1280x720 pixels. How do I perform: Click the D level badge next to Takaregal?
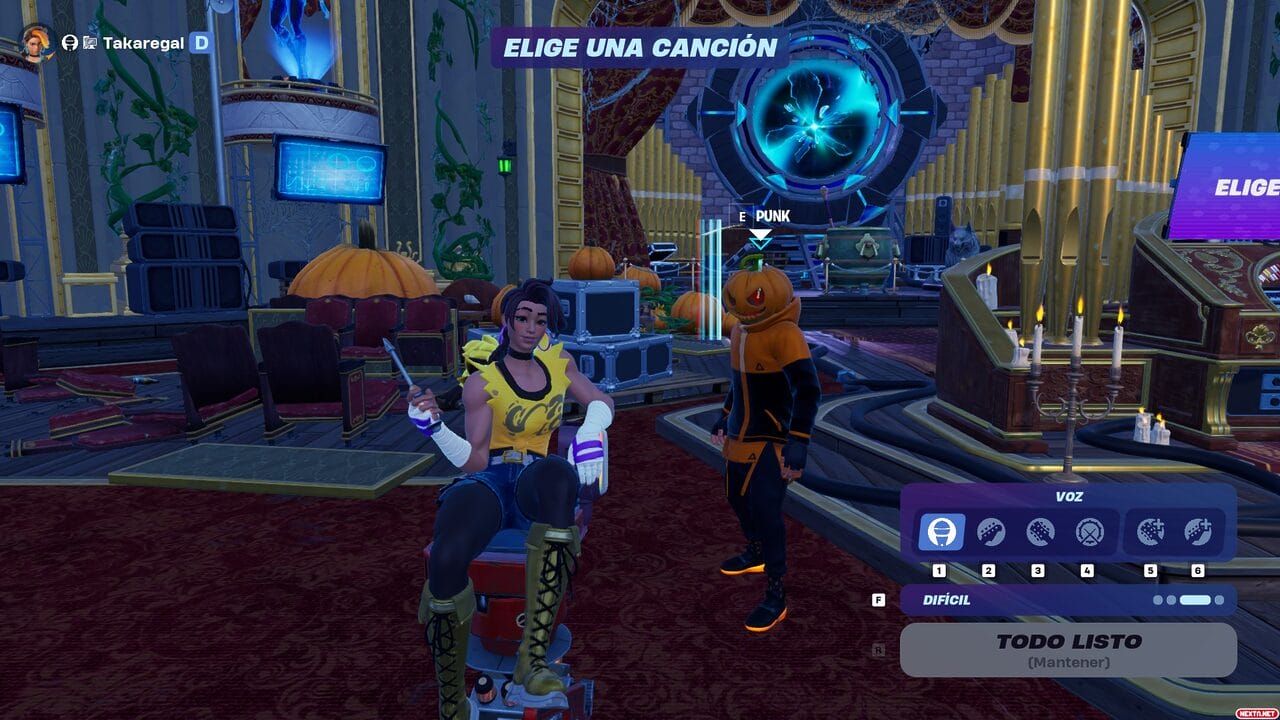tap(202, 42)
